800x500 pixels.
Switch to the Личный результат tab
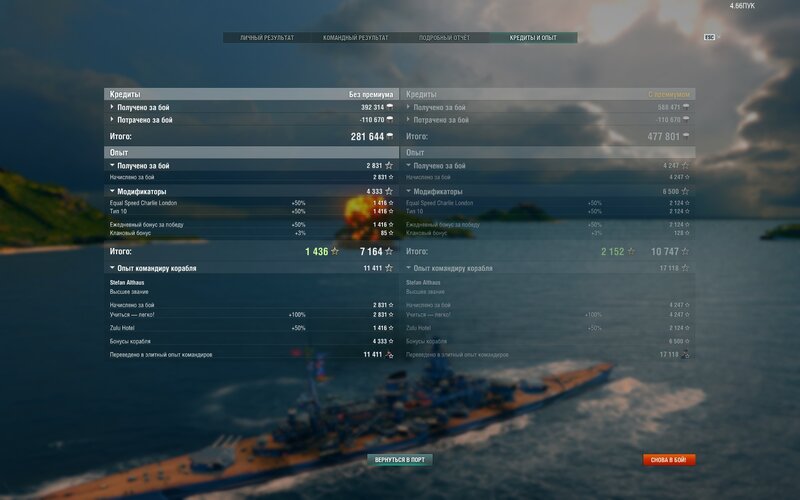click(267, 38)
